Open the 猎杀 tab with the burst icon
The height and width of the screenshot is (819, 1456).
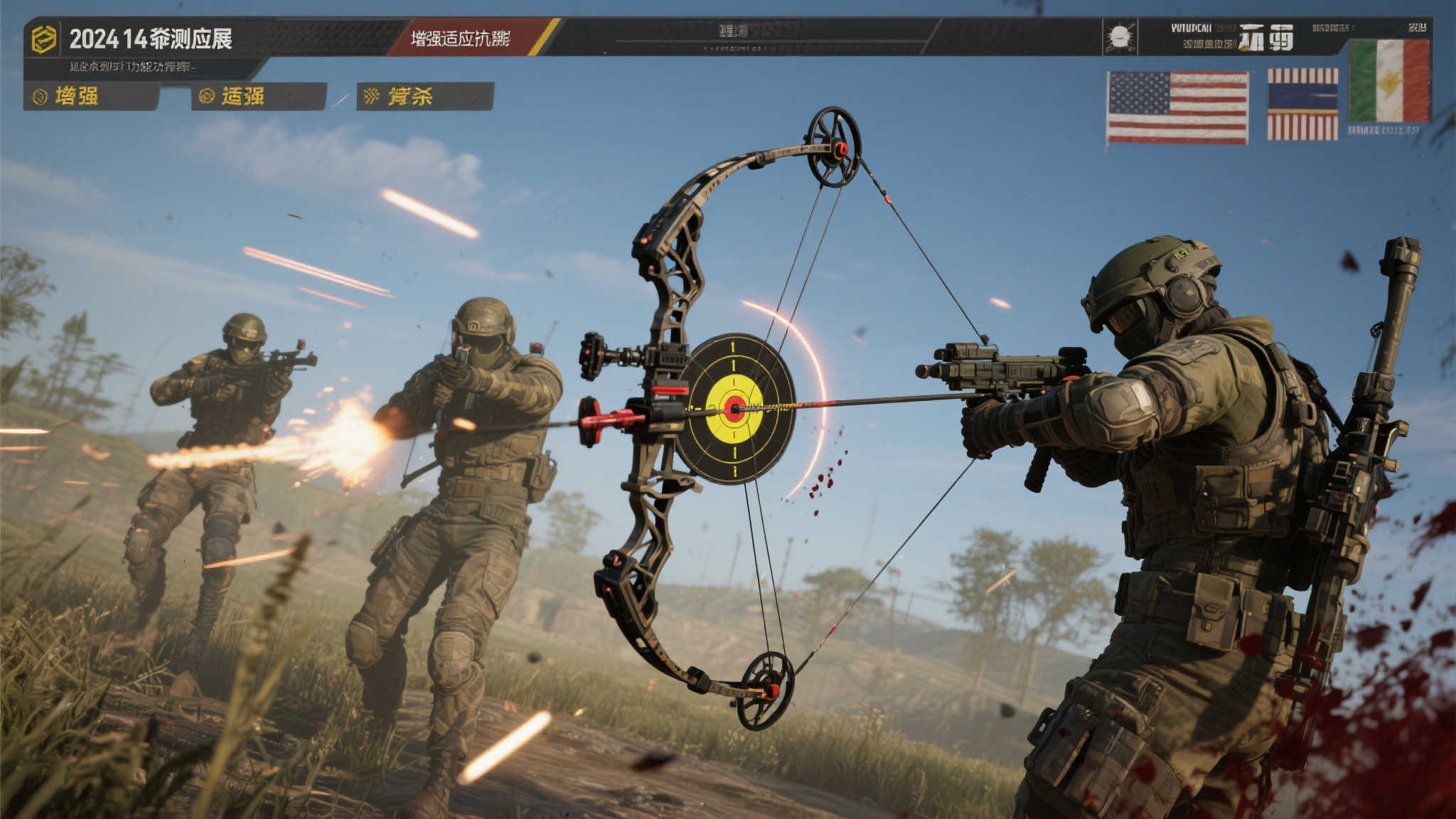click(424, 96)
